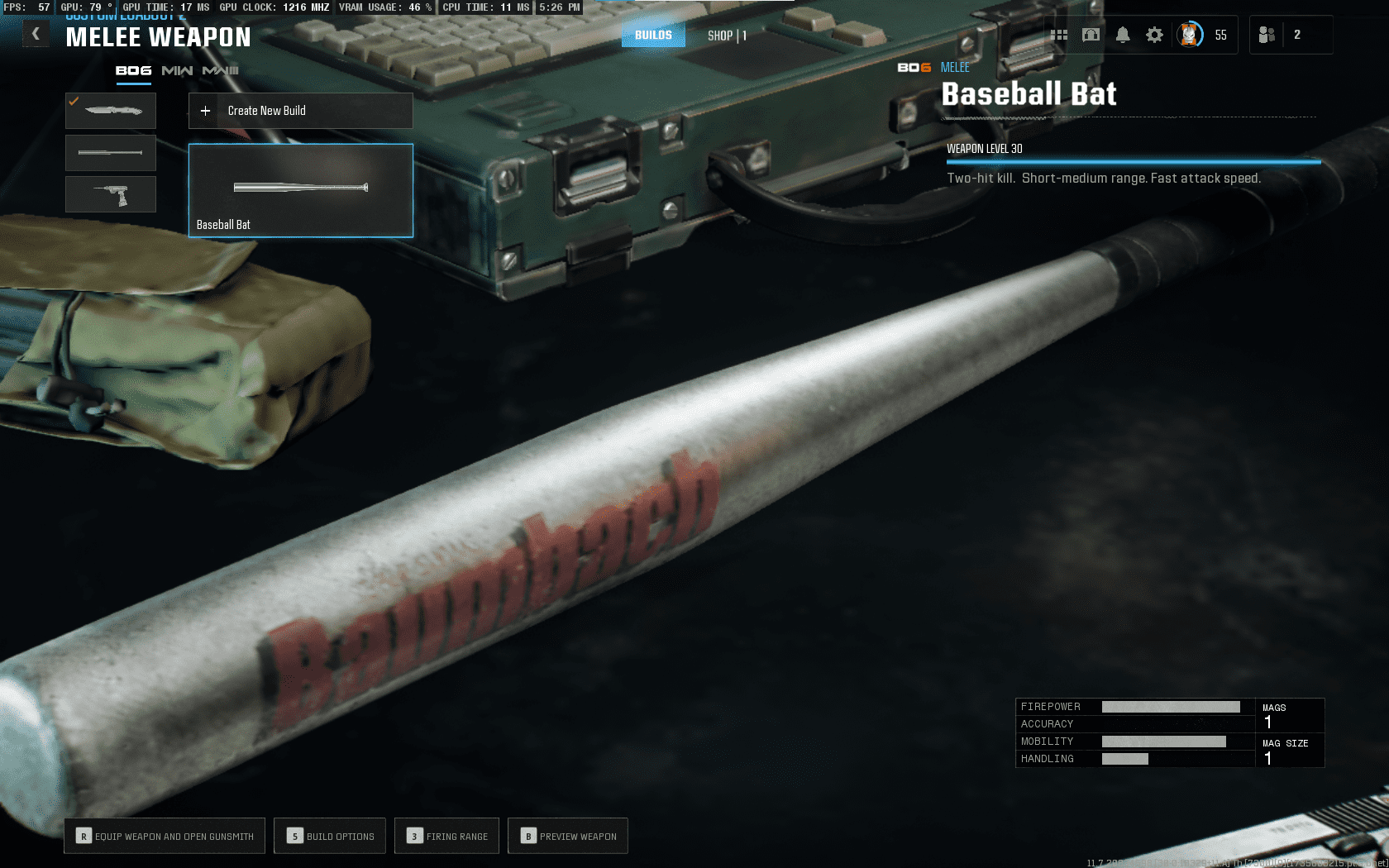Viewport: 1389px width, 868px height.
Task: Open the Shop tab
Action: point(727,36)
